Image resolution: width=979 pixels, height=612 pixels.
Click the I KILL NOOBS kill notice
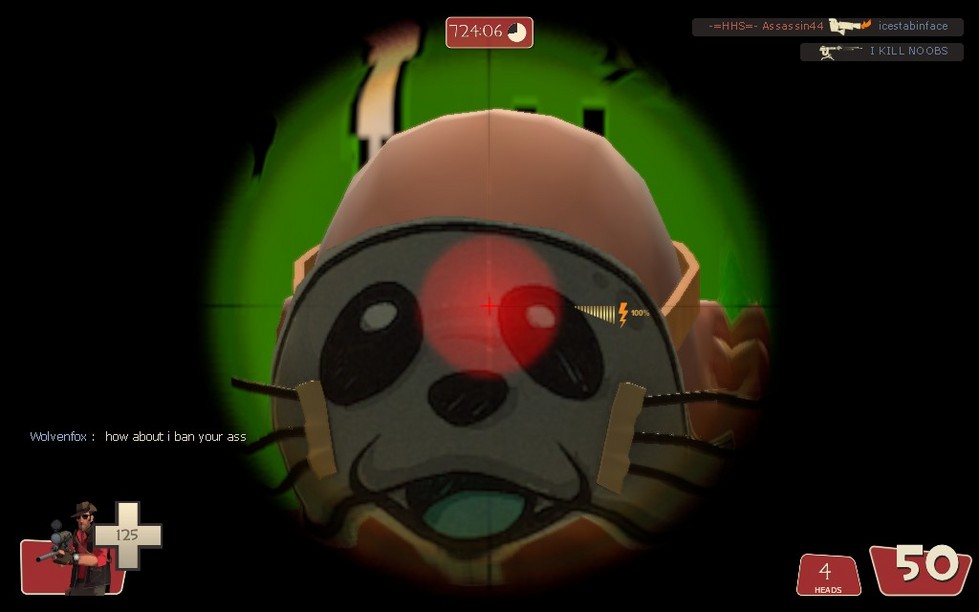click(x=881, y=51)
